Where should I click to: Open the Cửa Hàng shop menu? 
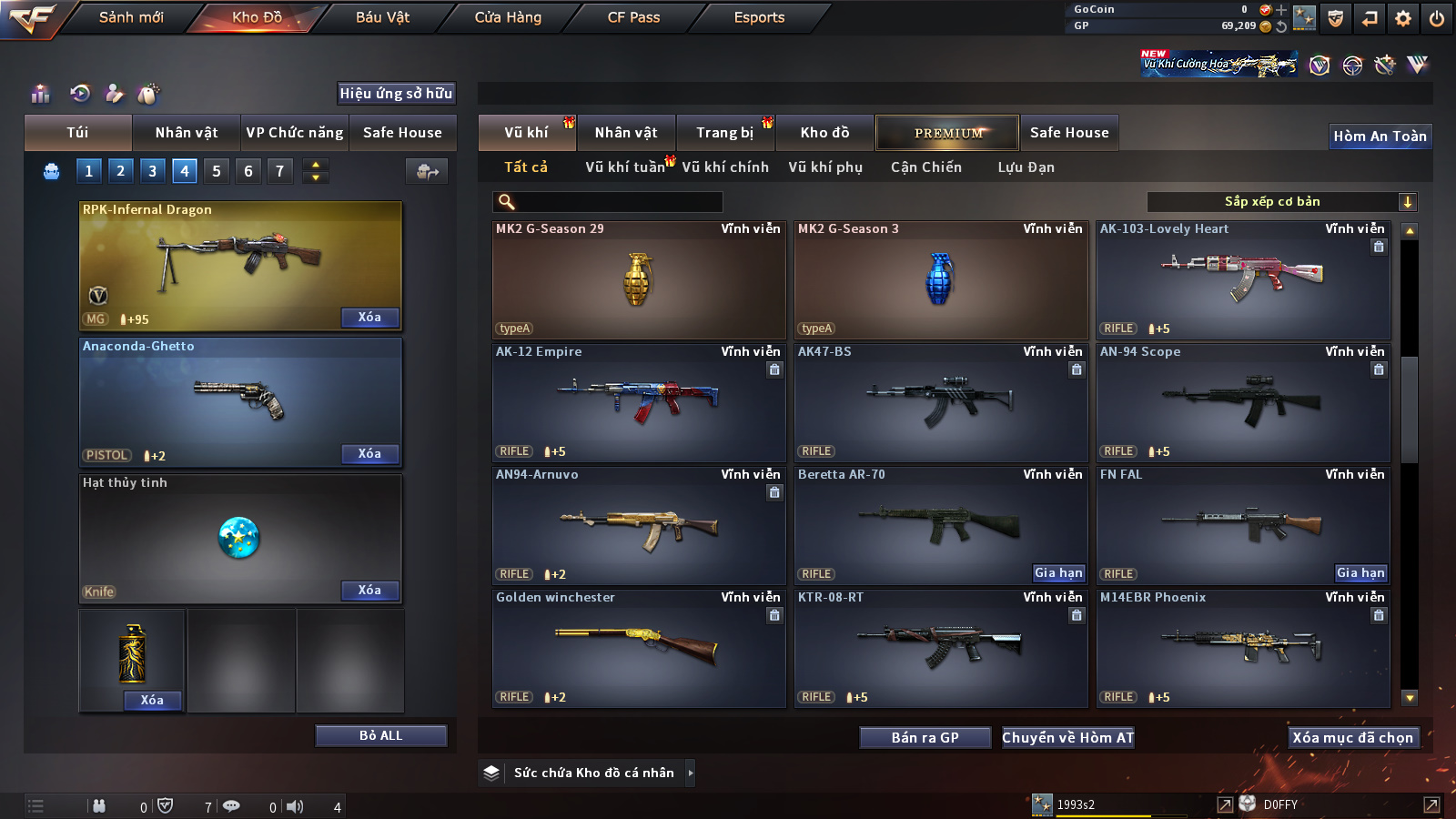(x=508, y=17)
